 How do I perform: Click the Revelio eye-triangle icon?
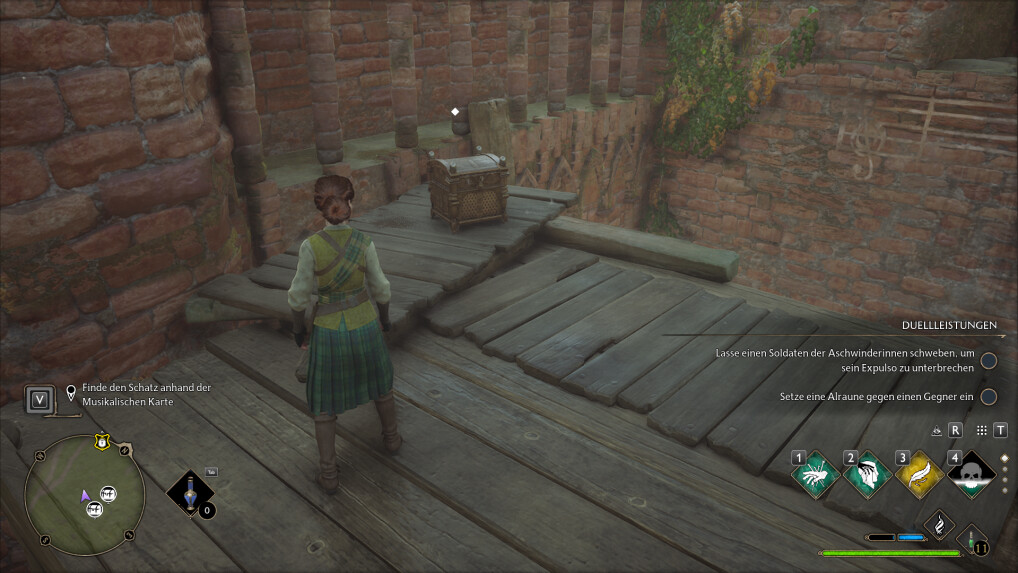tap(936, 431)
